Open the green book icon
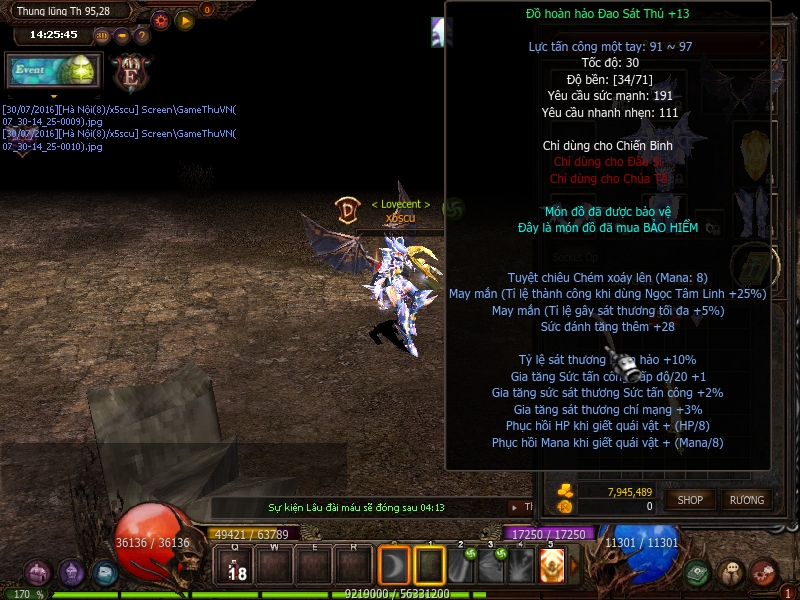 point(697,573)
